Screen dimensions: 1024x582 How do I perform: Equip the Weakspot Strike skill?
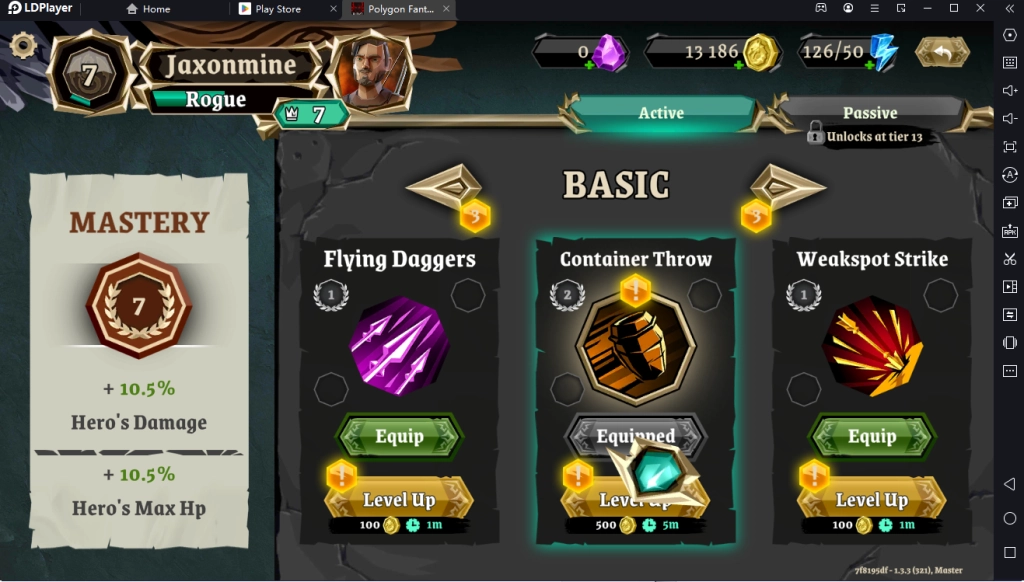click(x=872, y=437)
